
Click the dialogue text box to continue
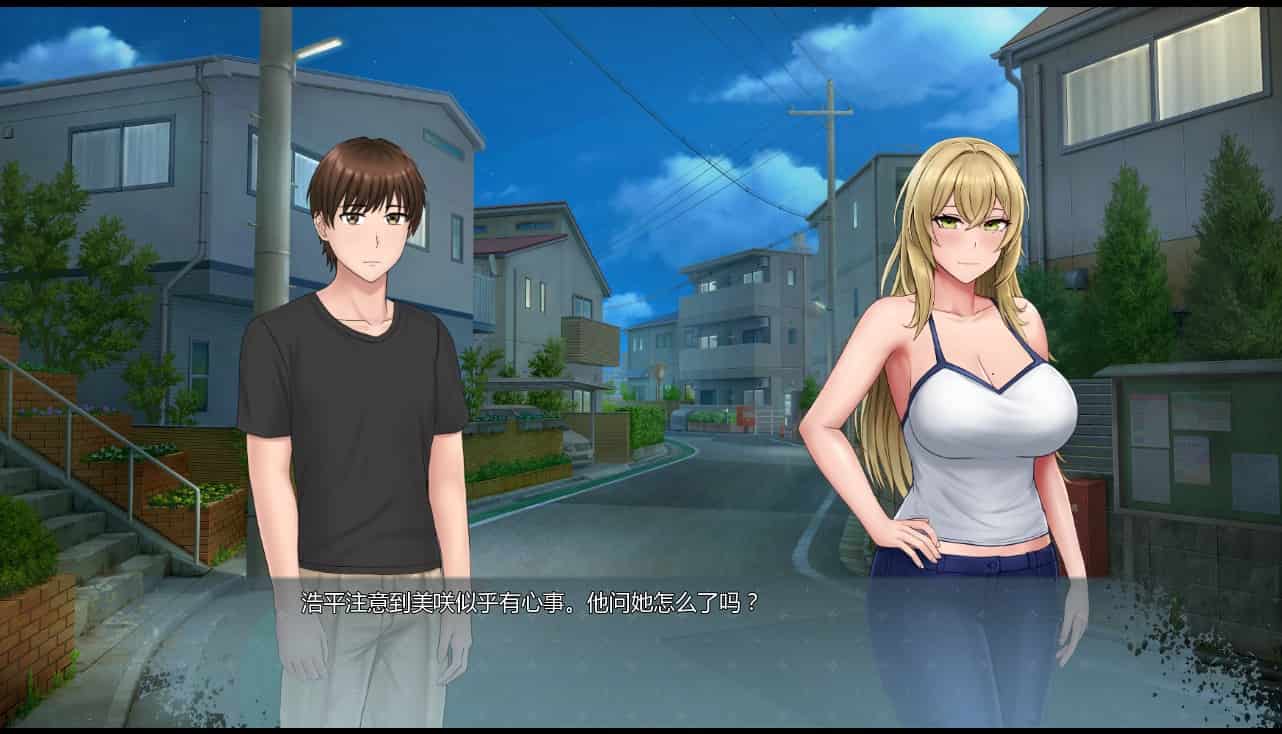click(x=640, y=640)
